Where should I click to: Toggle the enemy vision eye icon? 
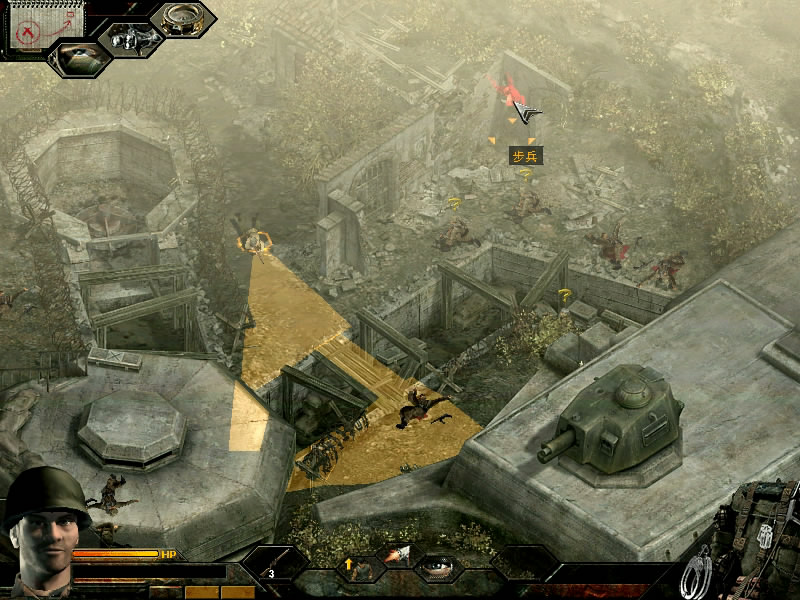click(x=437, y=567)
